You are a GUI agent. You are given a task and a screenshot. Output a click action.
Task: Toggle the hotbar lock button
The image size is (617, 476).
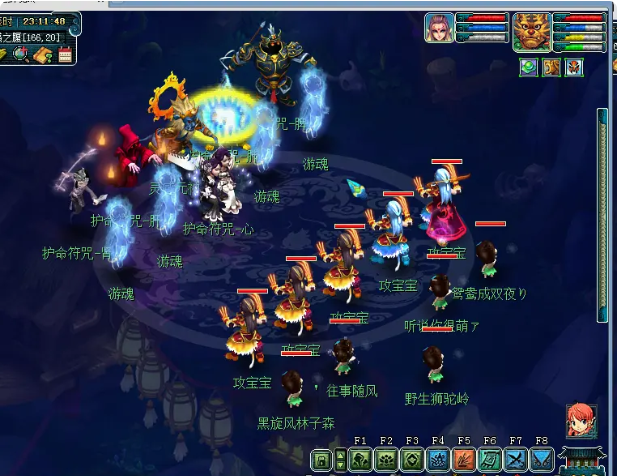click(x=322, y=460)
